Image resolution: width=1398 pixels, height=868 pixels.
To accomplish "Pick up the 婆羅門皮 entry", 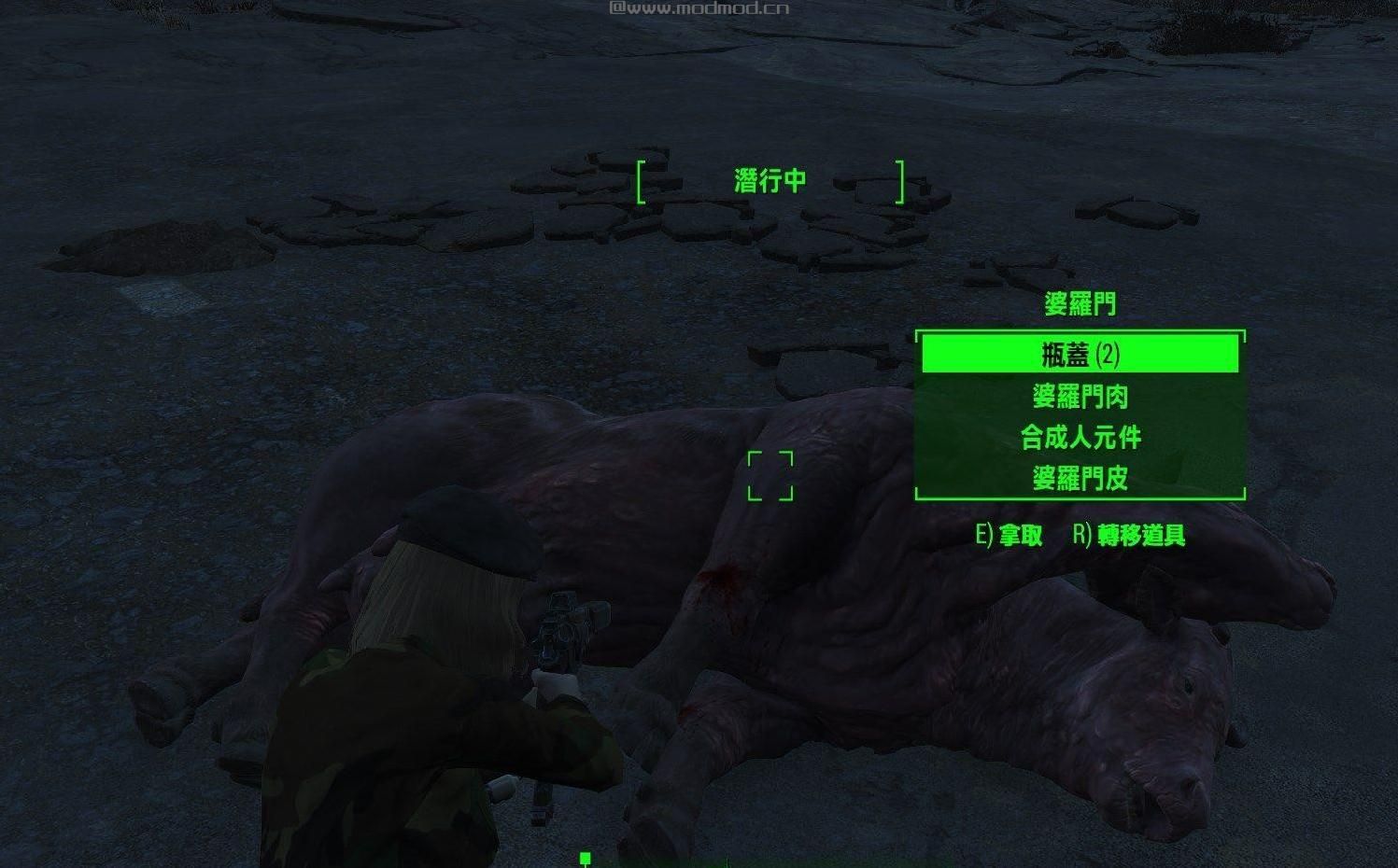I will click(1080, 479).
